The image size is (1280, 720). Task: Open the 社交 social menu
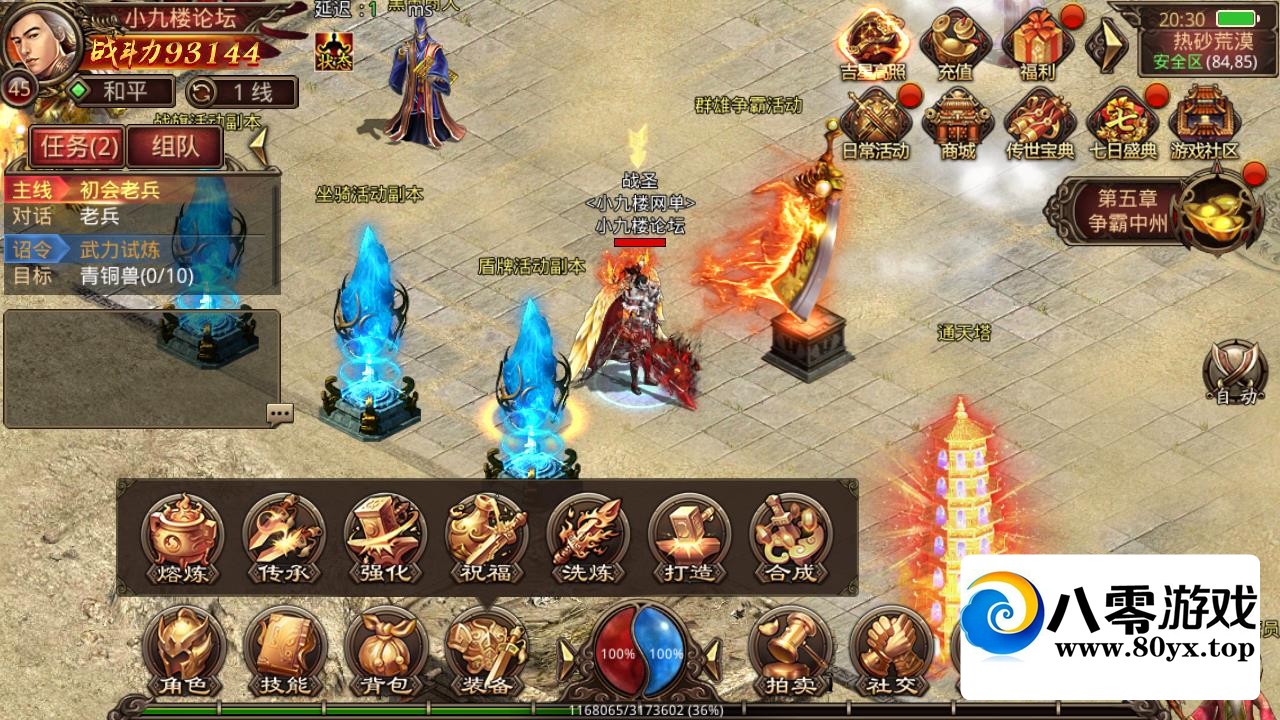pos(891,652)
